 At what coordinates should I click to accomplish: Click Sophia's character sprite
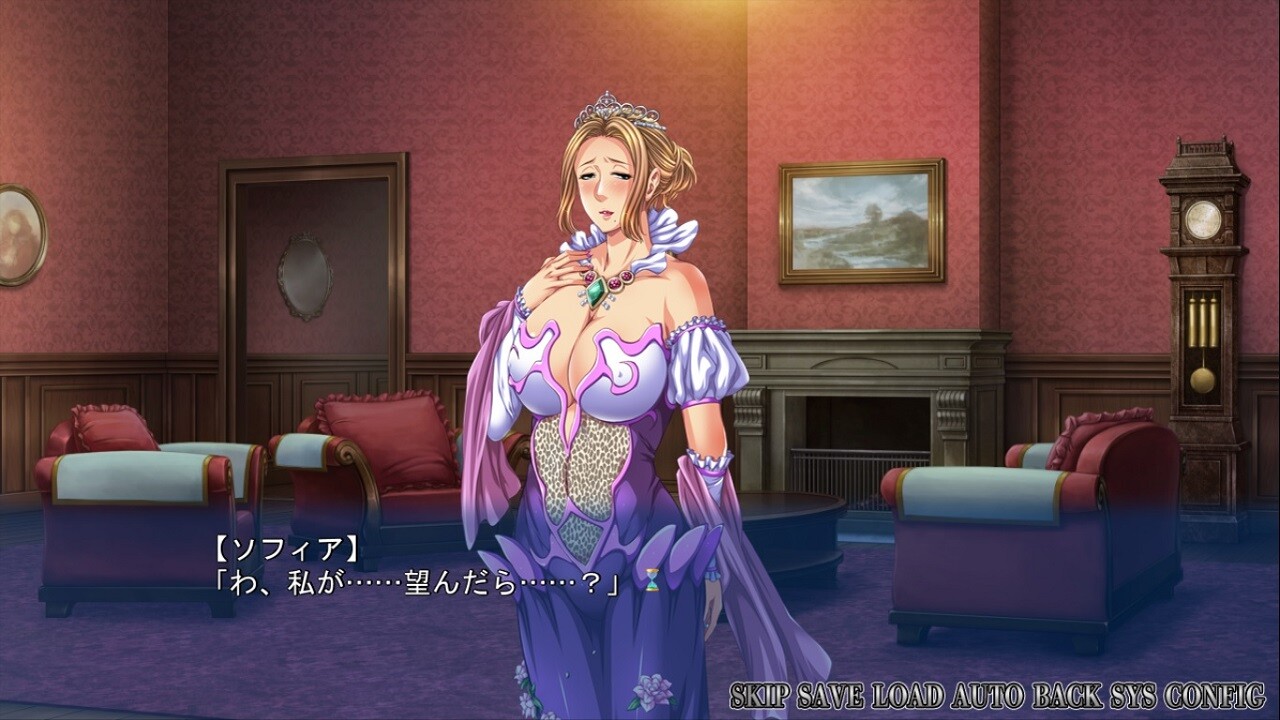pos(600,380)
